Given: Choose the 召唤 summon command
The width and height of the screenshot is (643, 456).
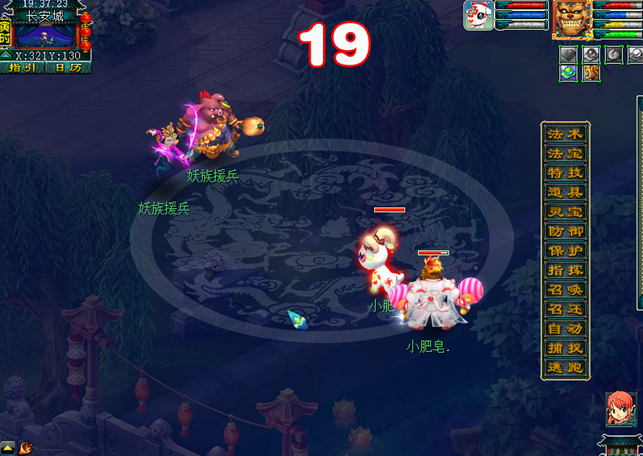Looking at the screenshot, I should (x=565, y=290).
